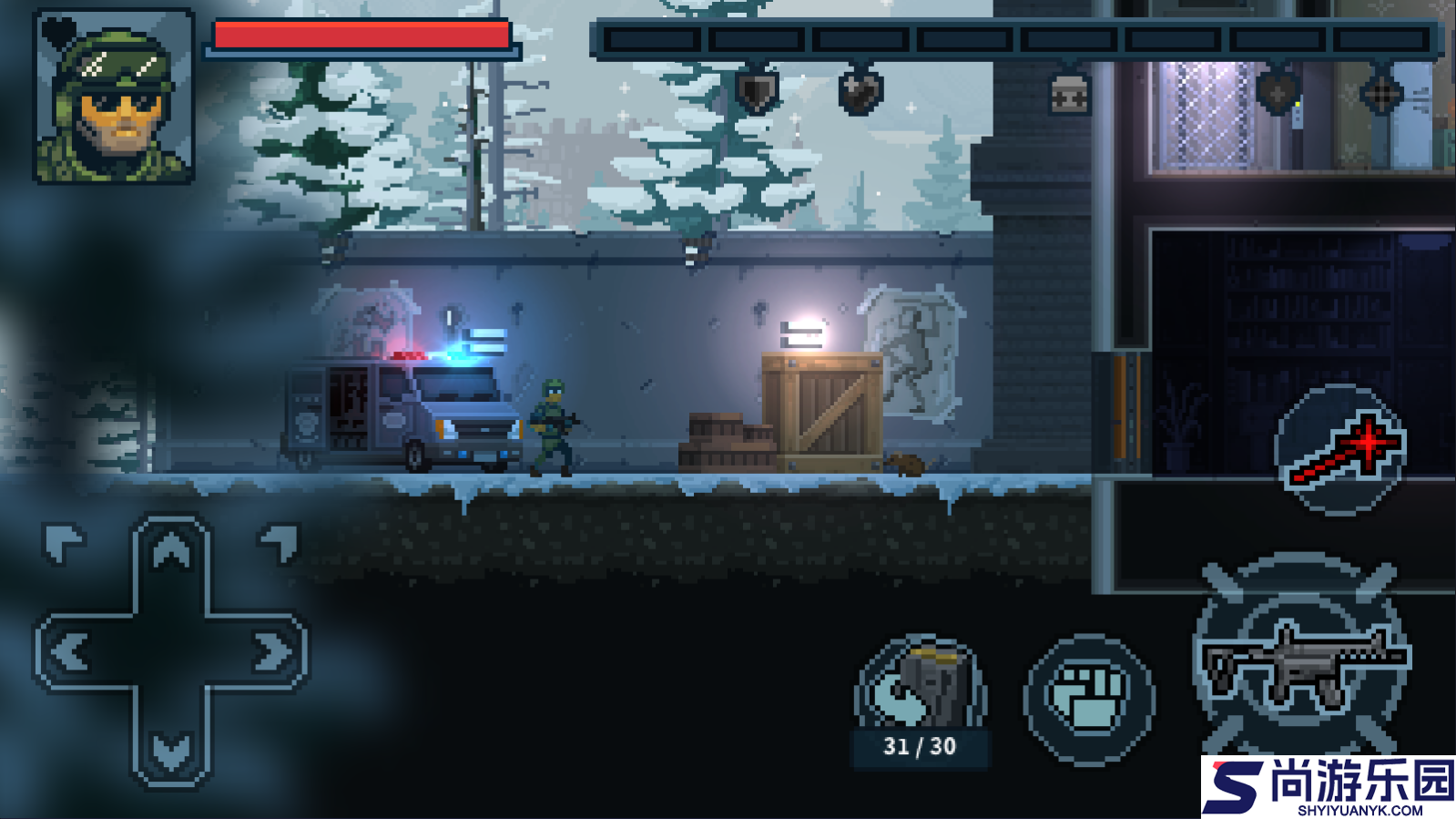1456x819 pixels.
Task: Move right with the D-pad right arrow
Action: pyautogui.click(x=271, y=652)
